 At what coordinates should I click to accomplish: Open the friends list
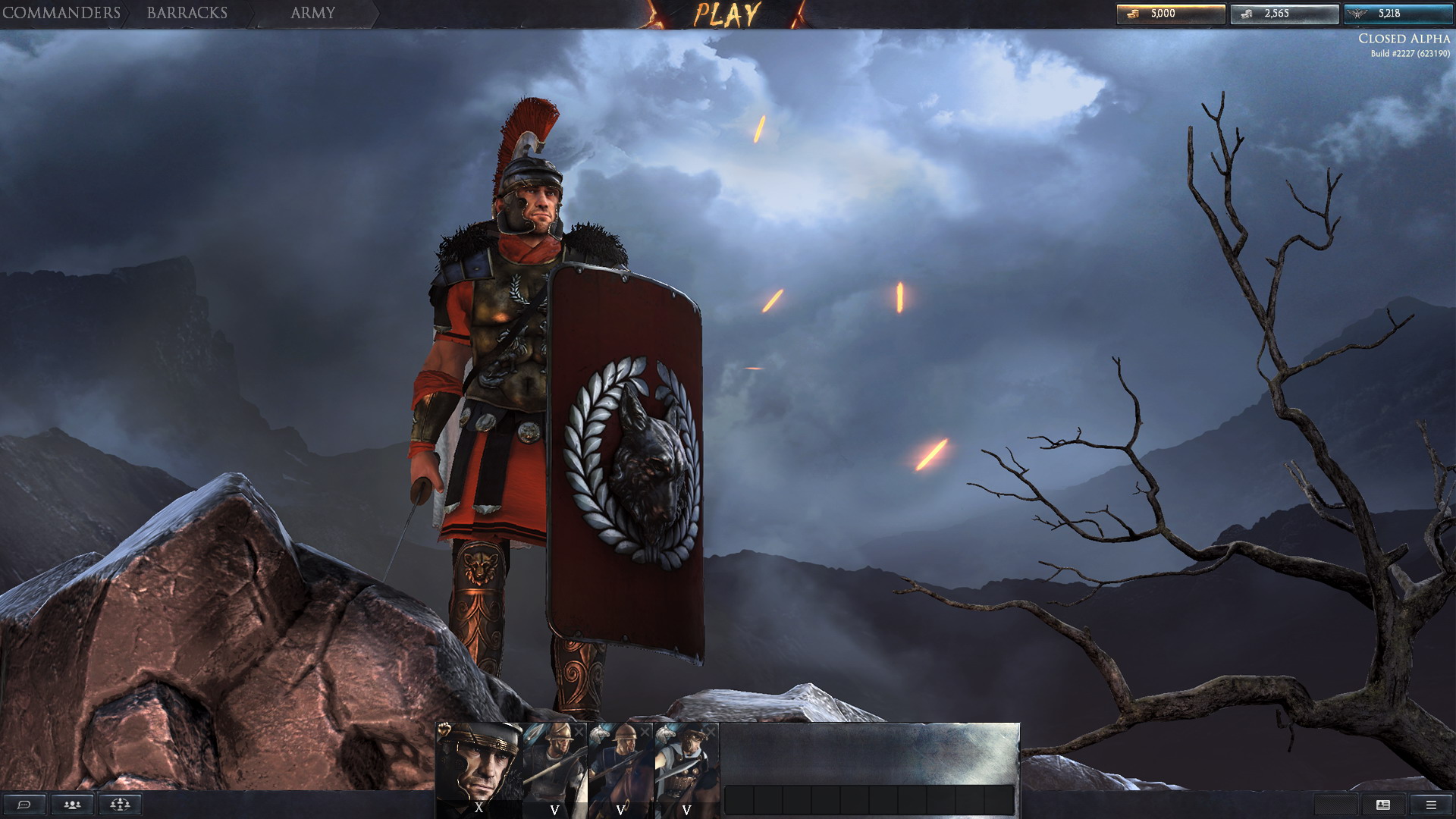click(x=72, y=805)
